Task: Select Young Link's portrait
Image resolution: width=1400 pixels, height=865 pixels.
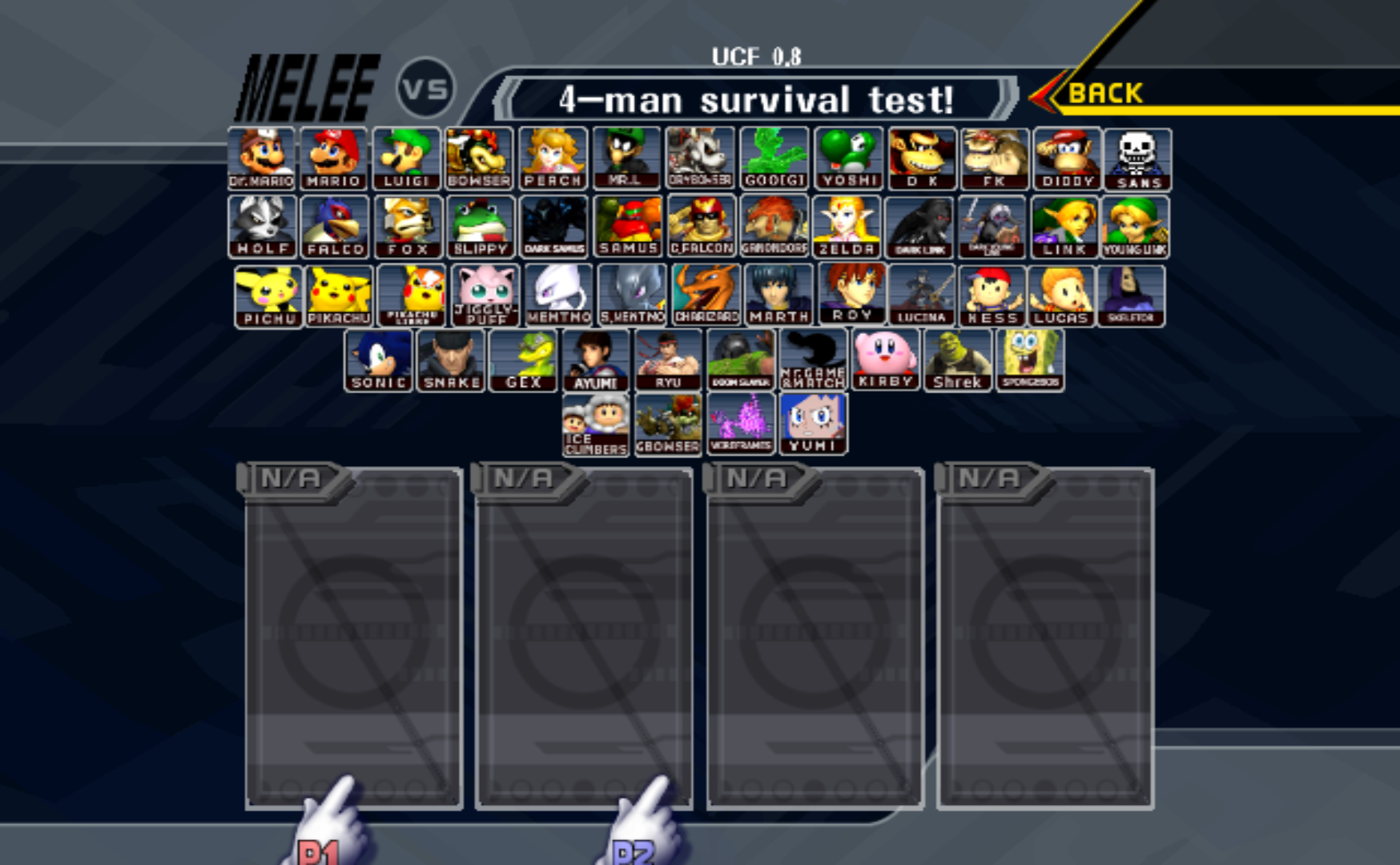Action: [1138, 225]
